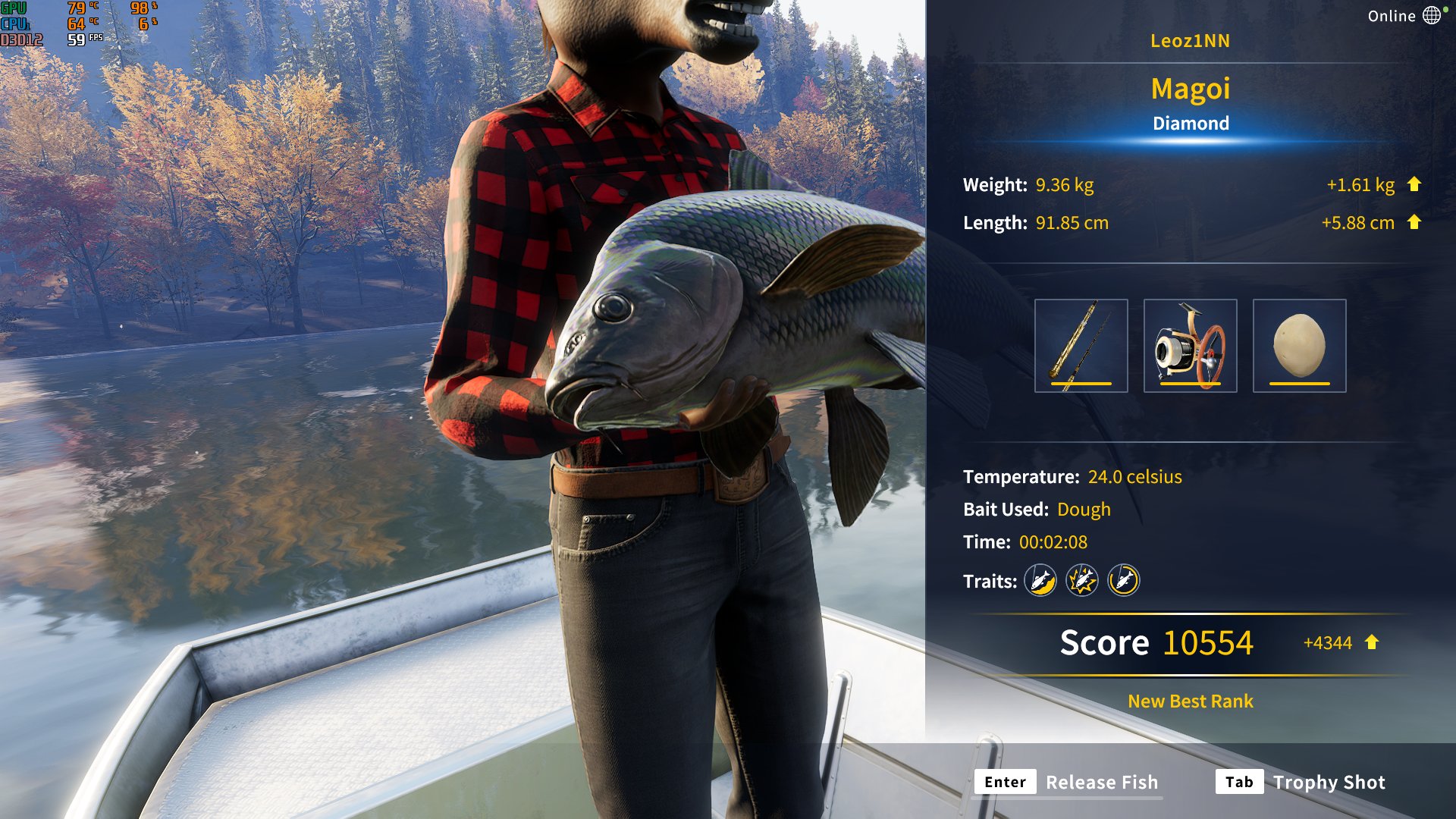This screenshot has width=1456, height=819.
Task: Choose the Release Fish option
Action: tap(1068, 782)
